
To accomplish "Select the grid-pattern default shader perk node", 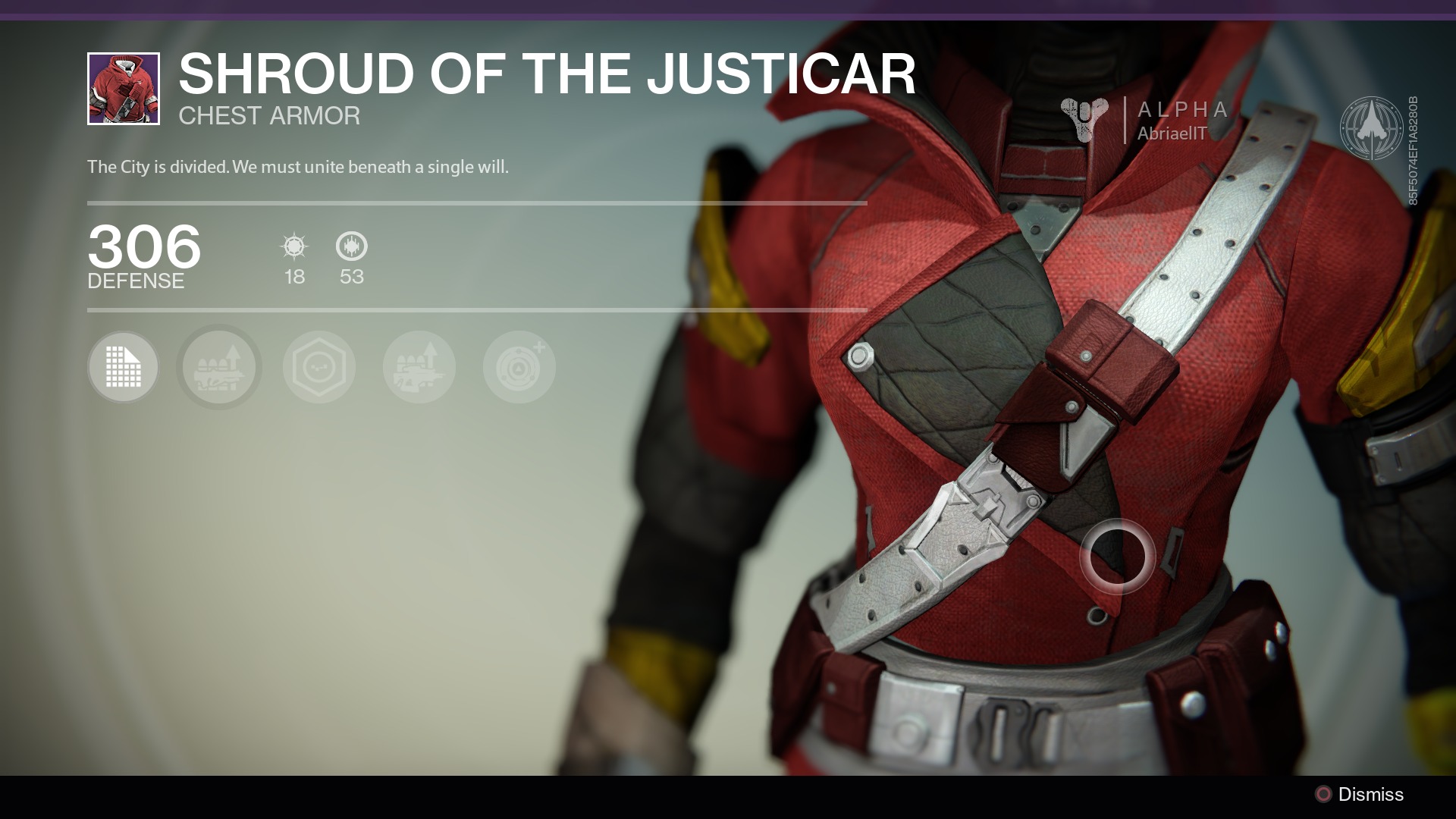I will tap(123, 367).
